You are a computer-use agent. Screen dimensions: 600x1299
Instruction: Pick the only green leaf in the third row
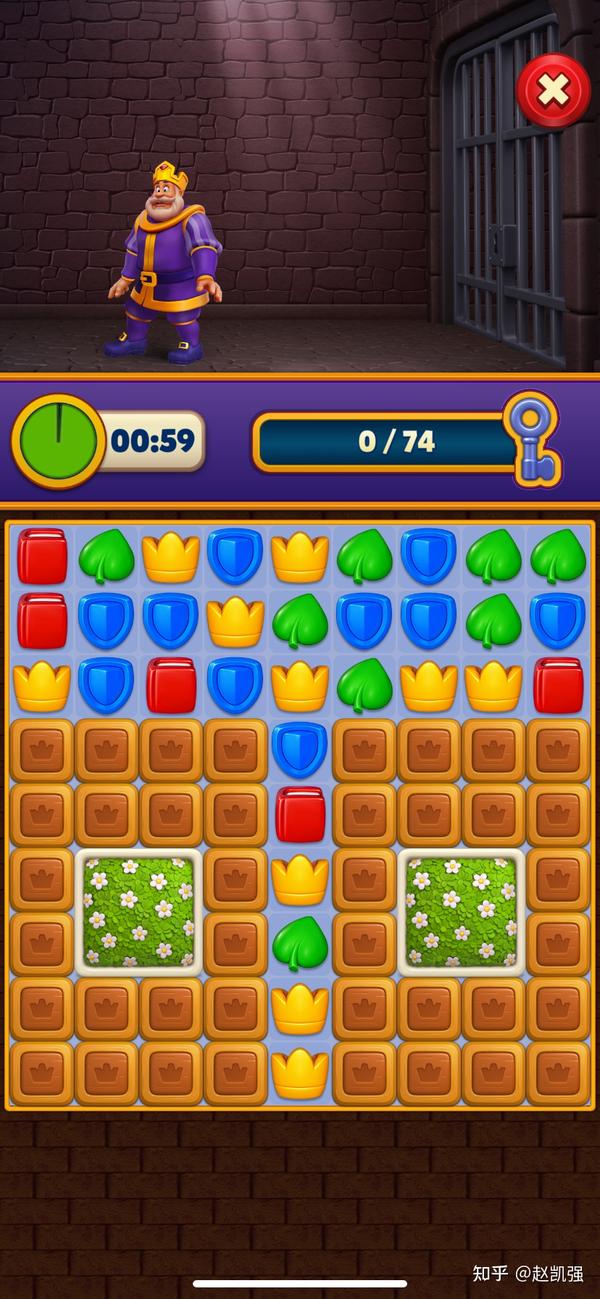click(x=364, y=685)
